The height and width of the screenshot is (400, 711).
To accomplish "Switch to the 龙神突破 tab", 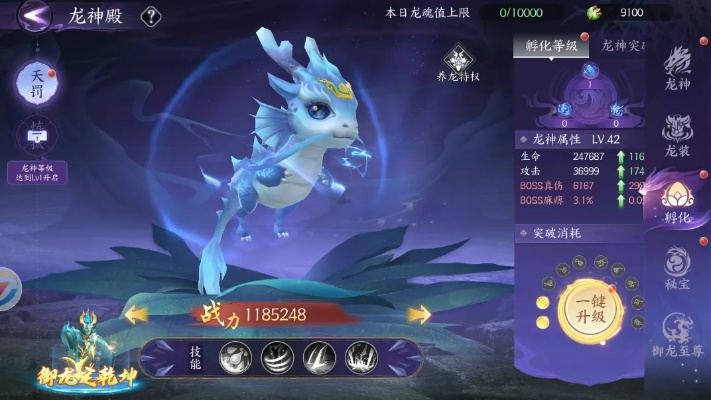I will pos(625,45).
